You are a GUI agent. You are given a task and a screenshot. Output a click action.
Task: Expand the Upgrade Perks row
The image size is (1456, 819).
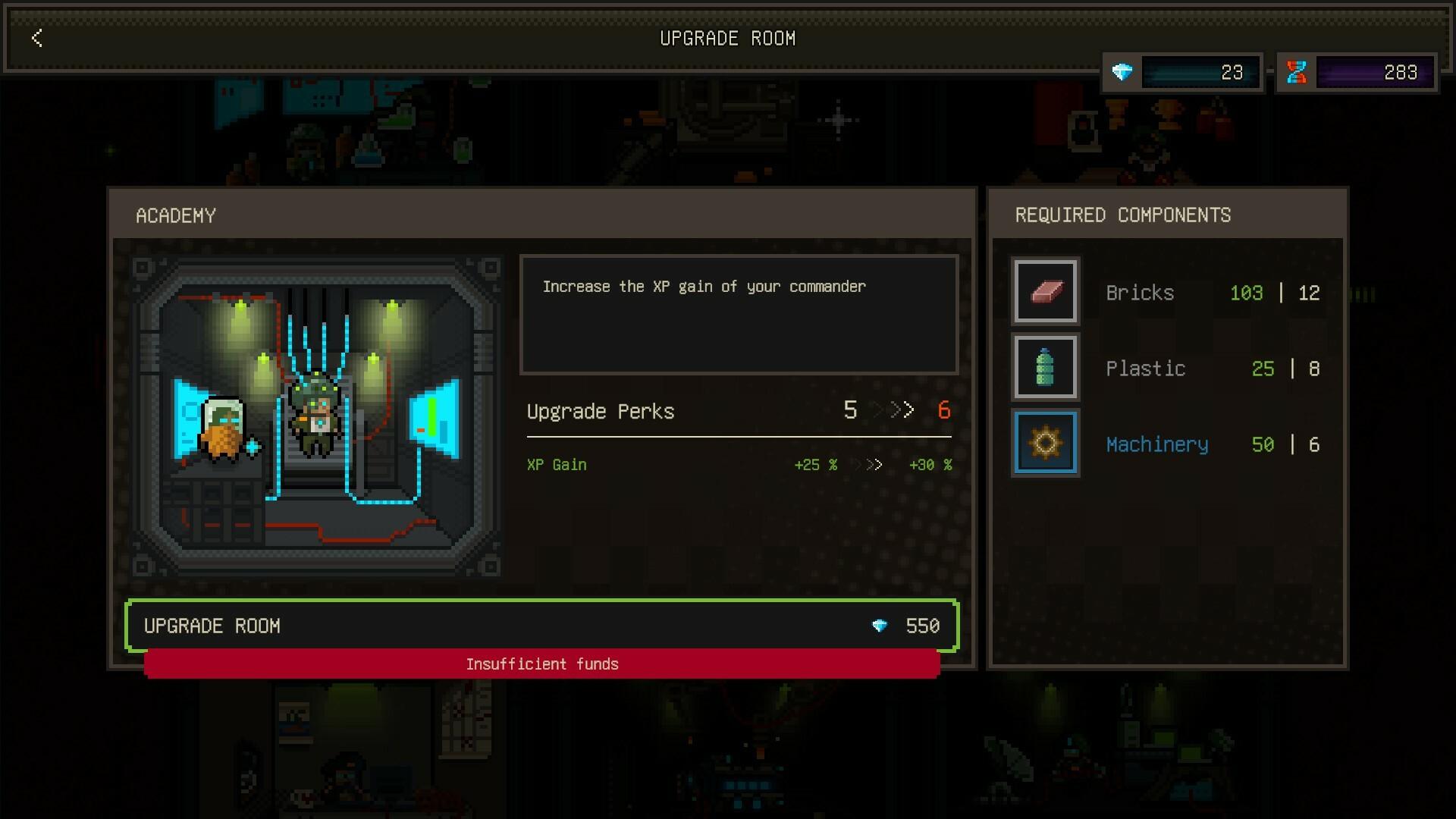pyautogui.click(x=601, y=410)
